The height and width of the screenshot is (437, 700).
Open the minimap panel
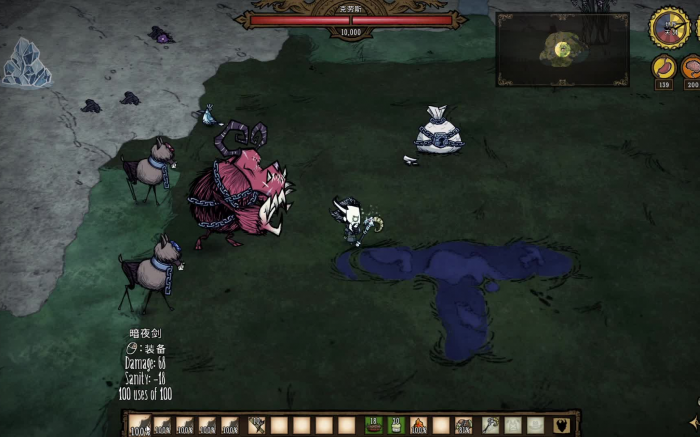[x=561, y=48]
